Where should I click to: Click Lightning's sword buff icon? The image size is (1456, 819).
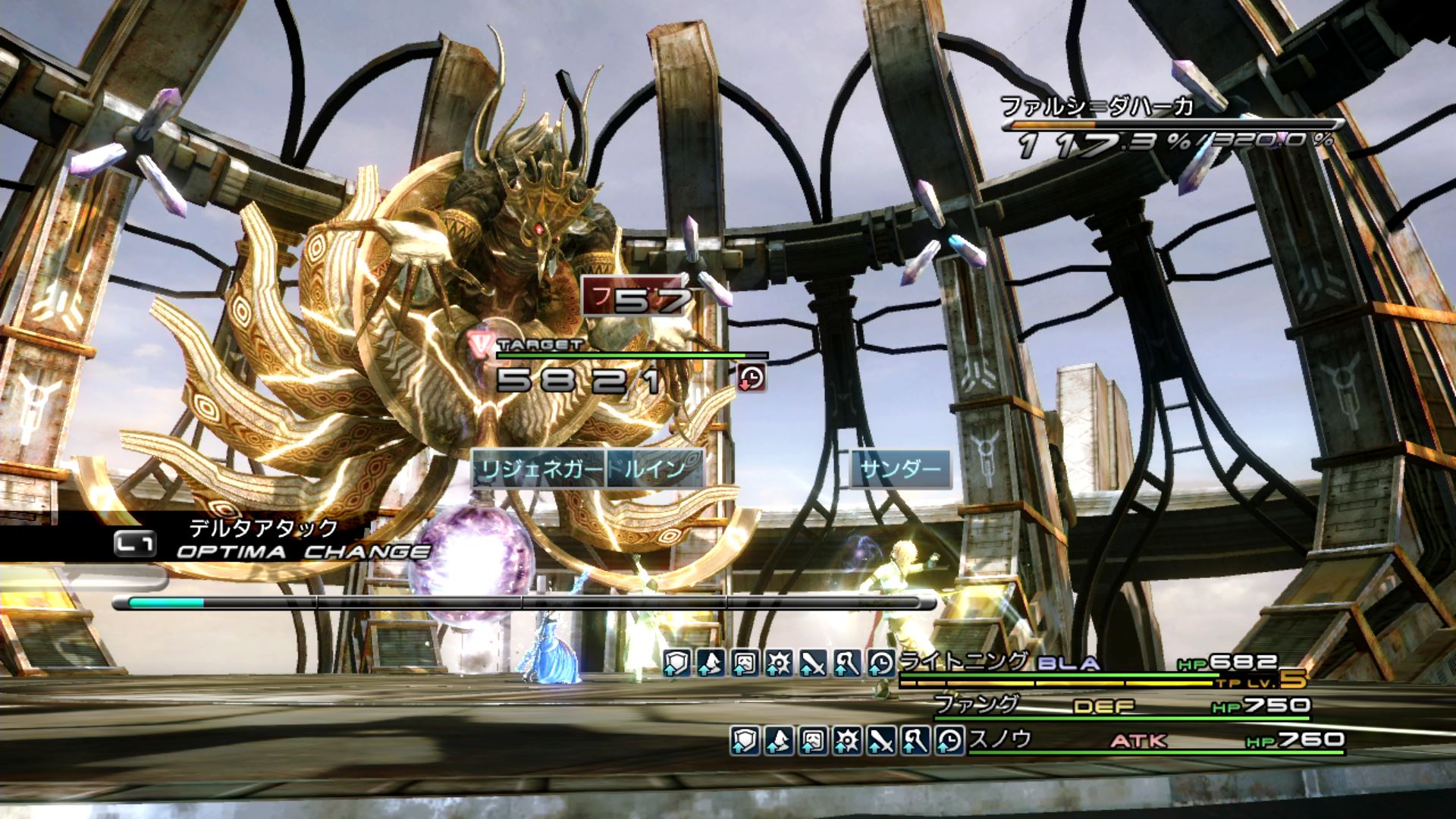click(813, 664)
